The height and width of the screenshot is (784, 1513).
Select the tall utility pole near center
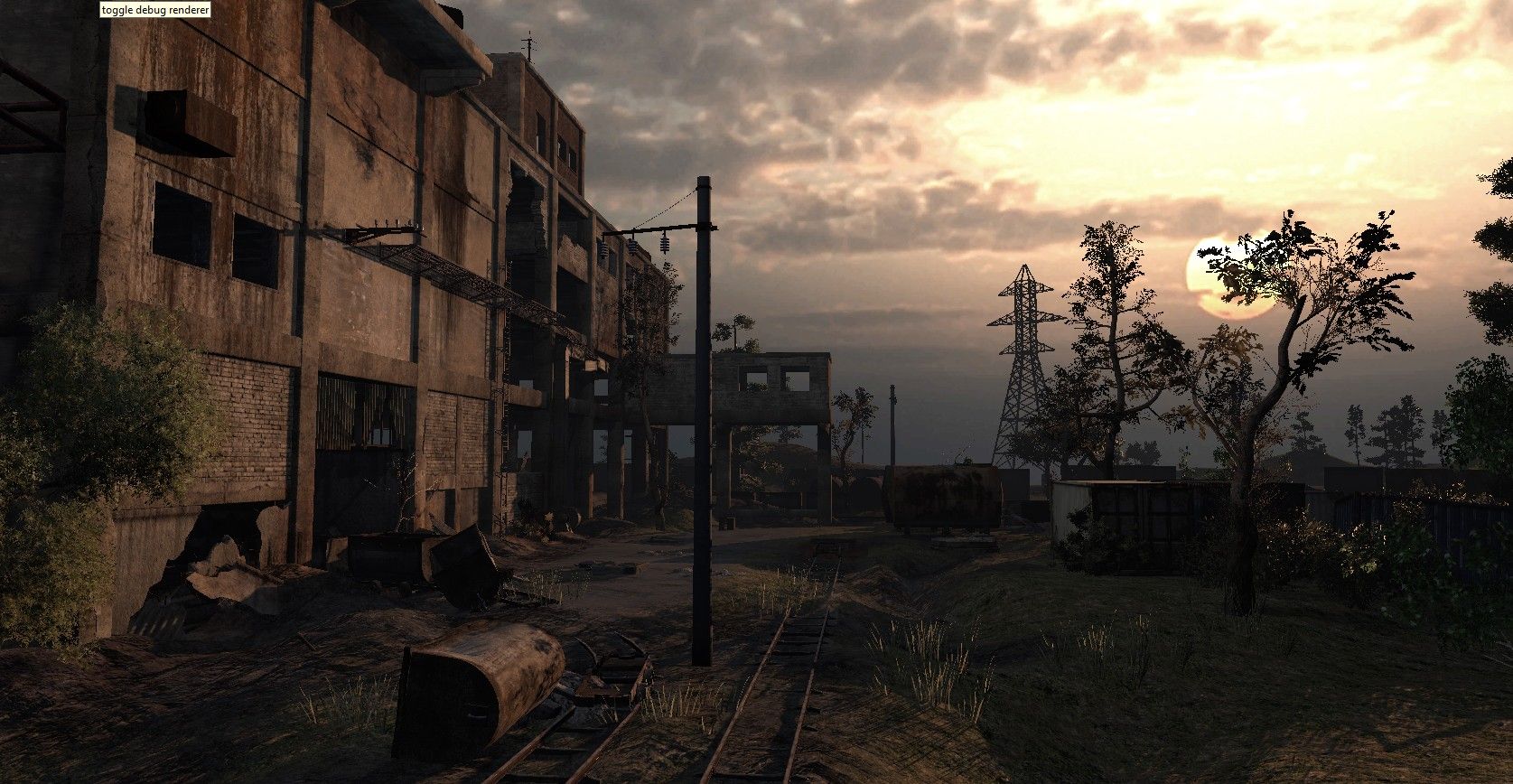pos(702,406)
